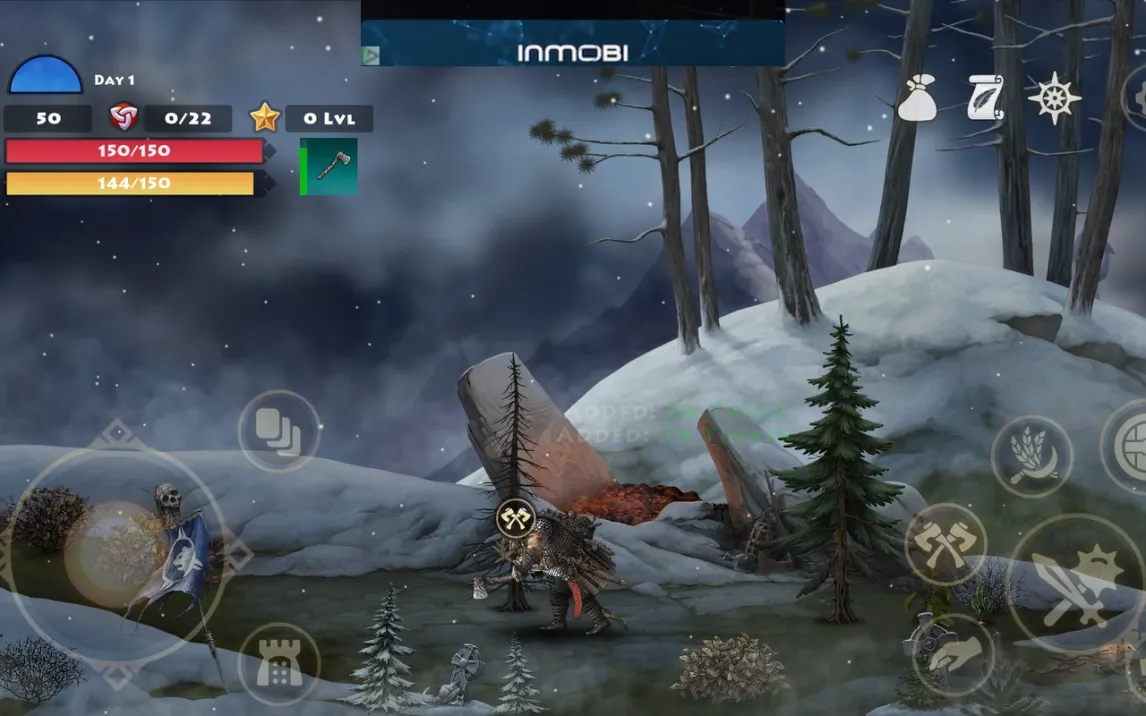1146x716 pixels.
Task: Tap the gold star level icon
Action: click(265, 118)
